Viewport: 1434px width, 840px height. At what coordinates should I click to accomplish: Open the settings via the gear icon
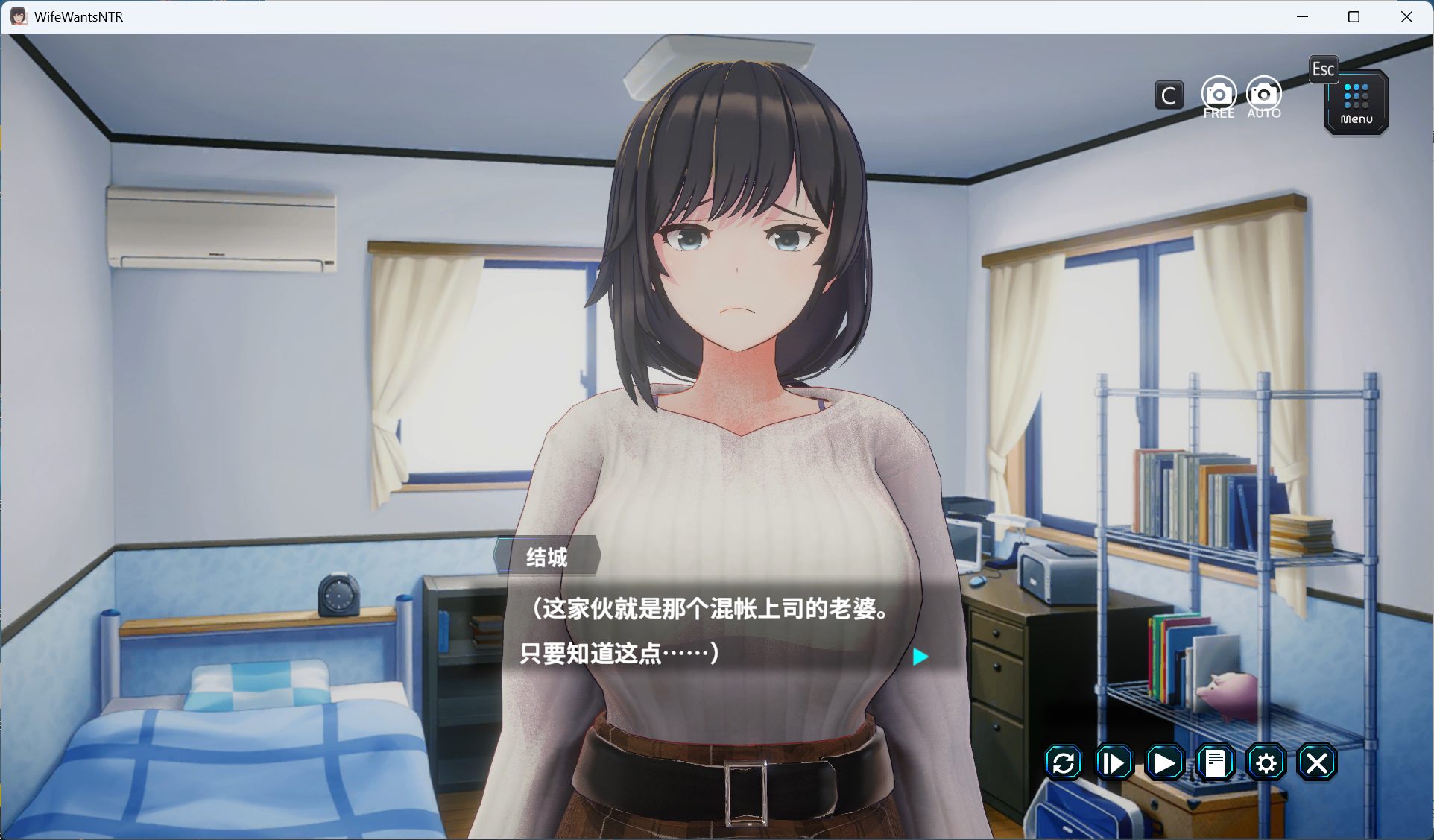(x=1266, y=762)
